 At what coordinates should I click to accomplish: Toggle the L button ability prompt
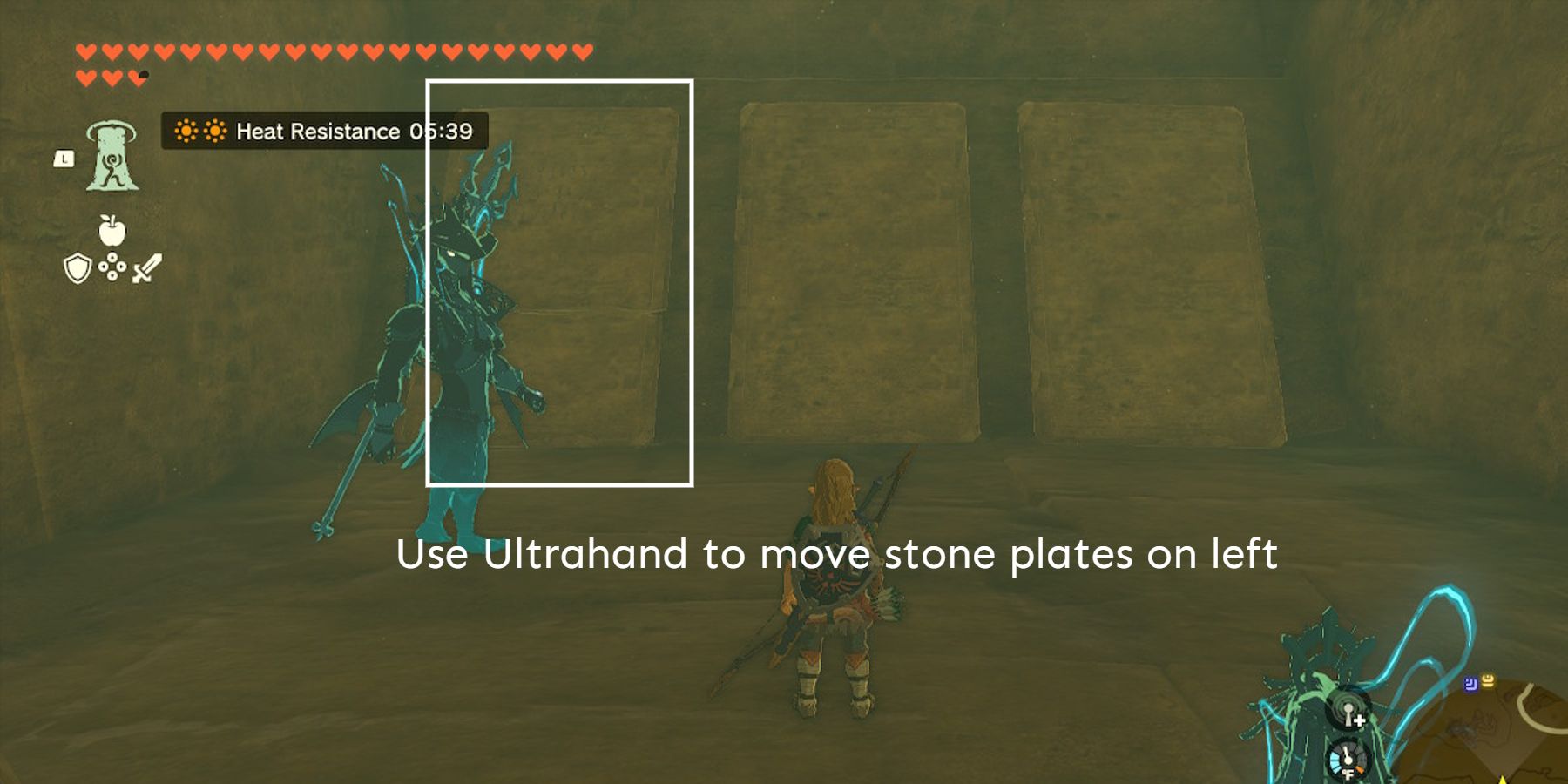point(63,159)
